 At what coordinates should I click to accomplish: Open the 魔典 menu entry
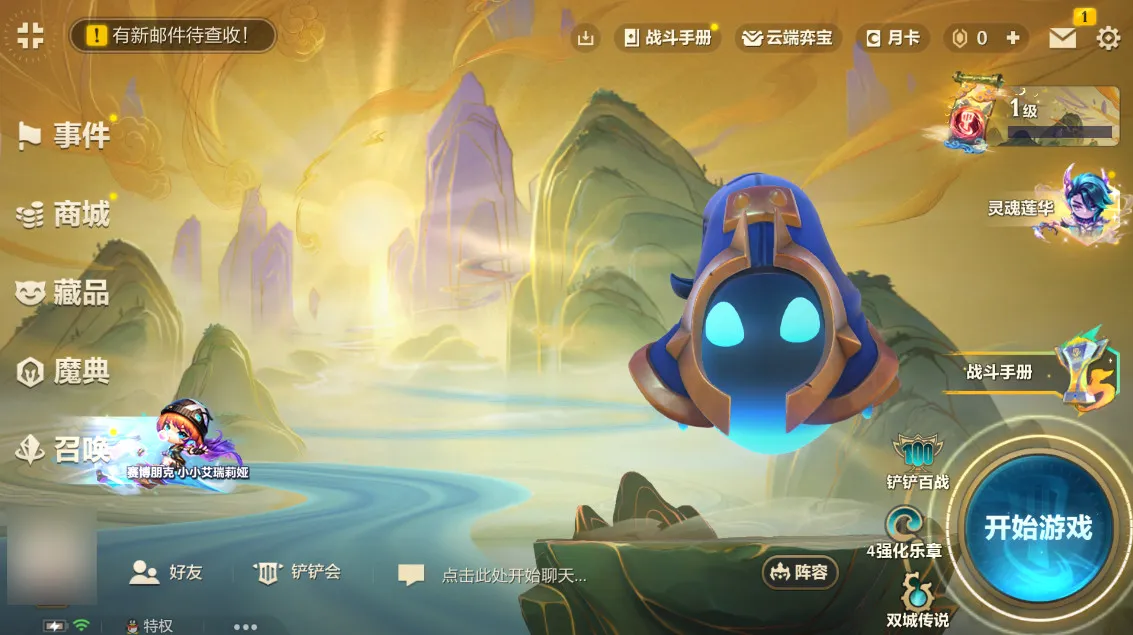tap(65, 372)
